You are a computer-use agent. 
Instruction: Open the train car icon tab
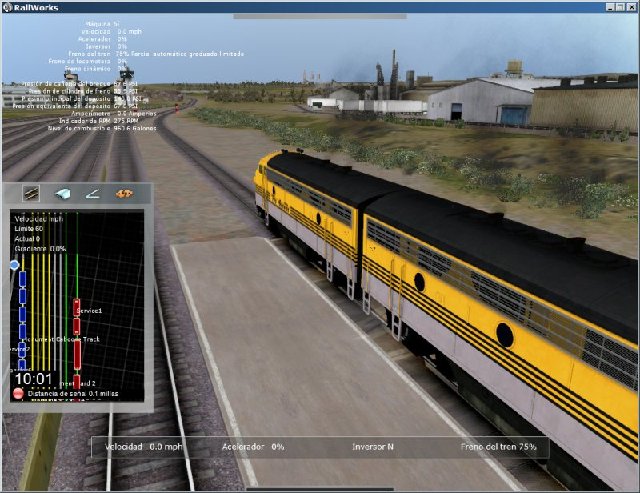[x=62, y=194]
